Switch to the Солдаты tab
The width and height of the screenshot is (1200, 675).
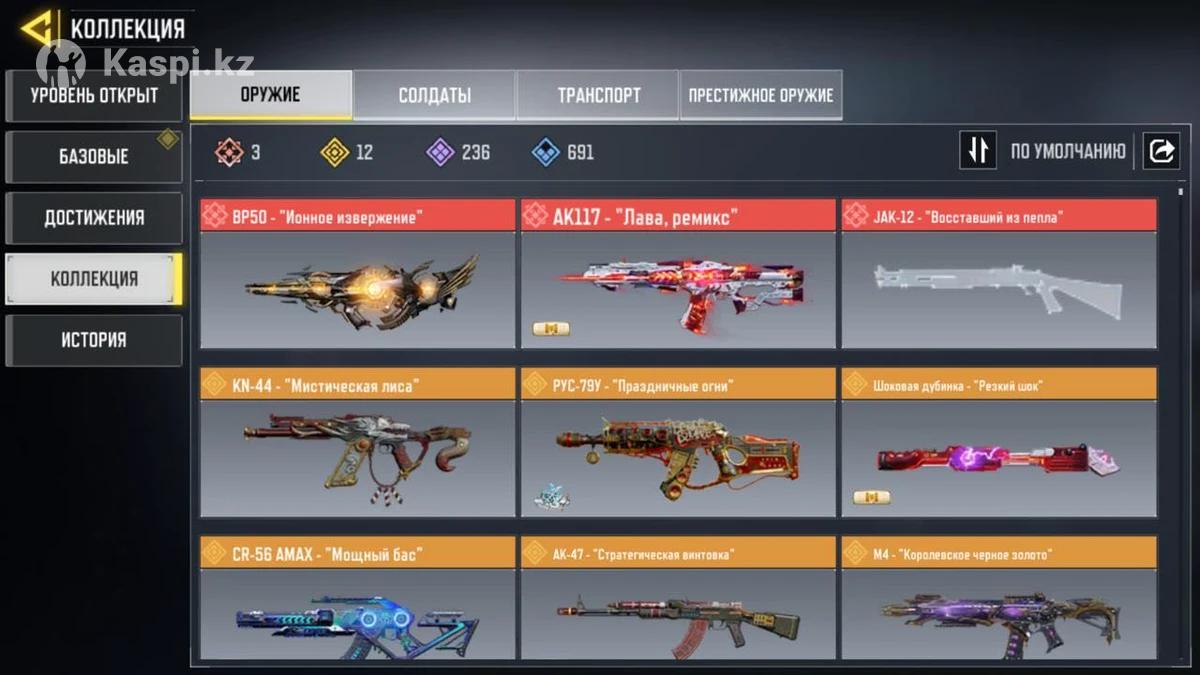pyautogui.click(x=435, y=95)
